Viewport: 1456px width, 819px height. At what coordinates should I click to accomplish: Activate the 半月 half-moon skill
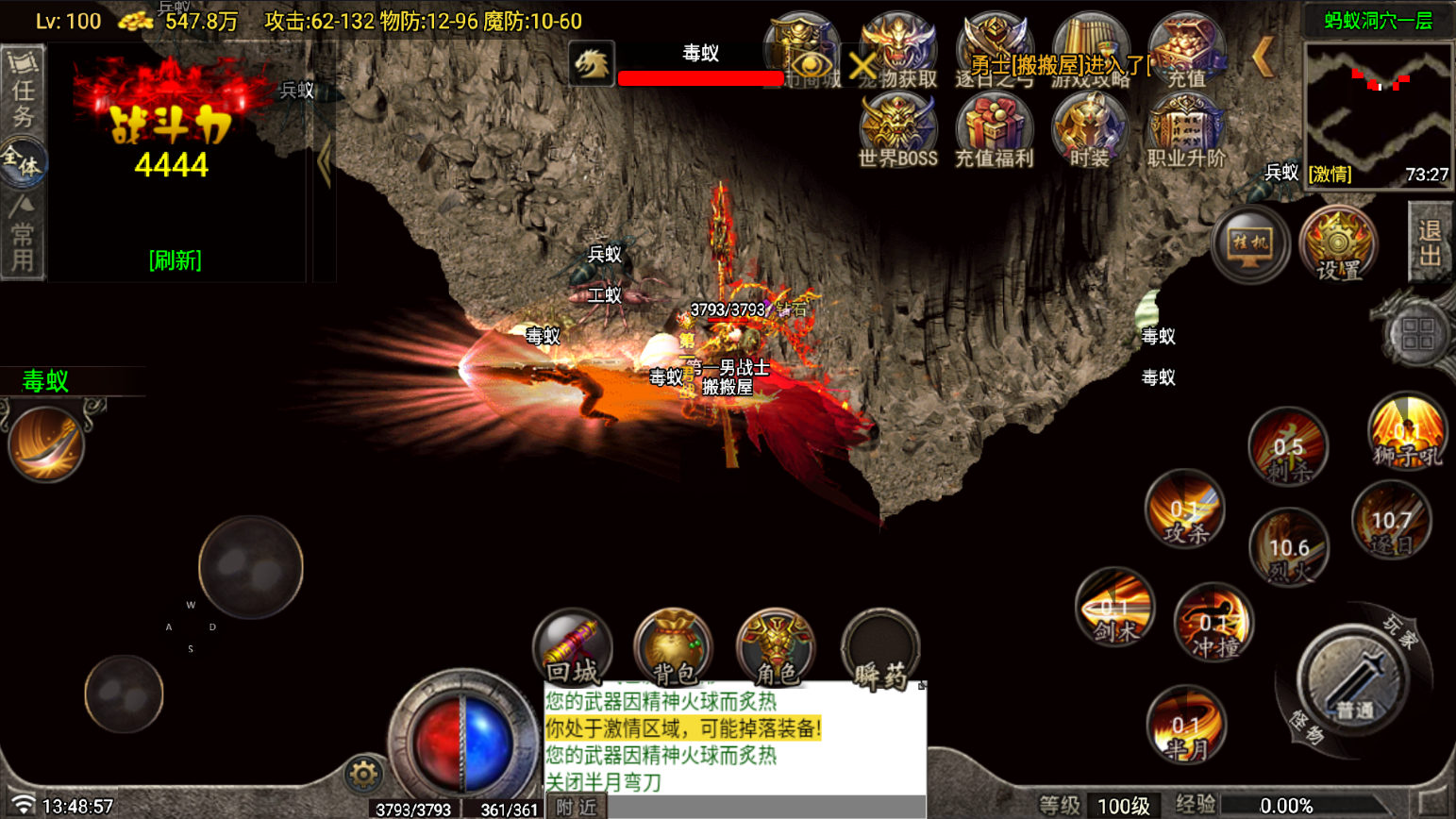tap(1186, 727)
